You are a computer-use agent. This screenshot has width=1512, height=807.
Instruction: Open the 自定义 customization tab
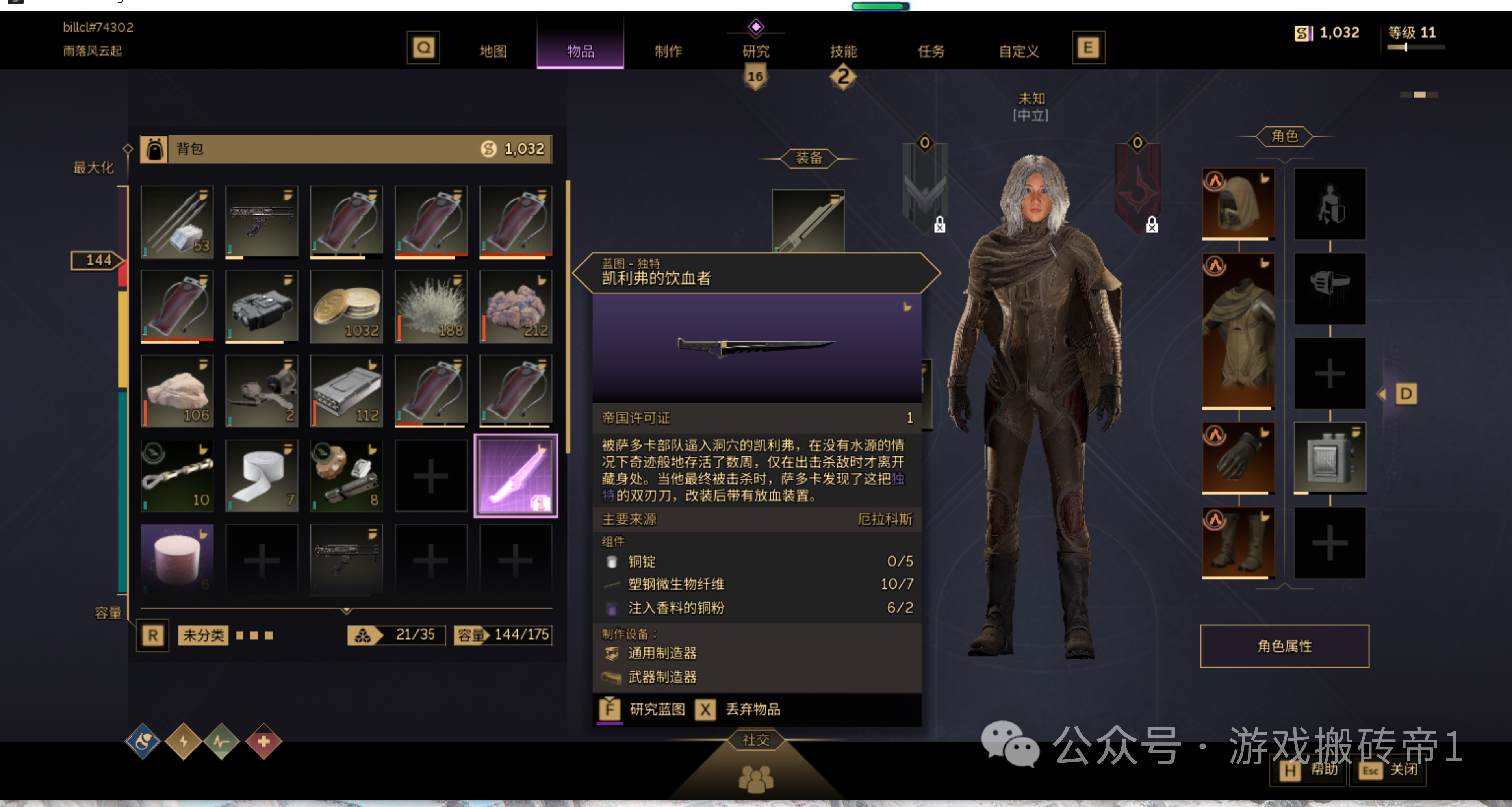click(1019, 51)
